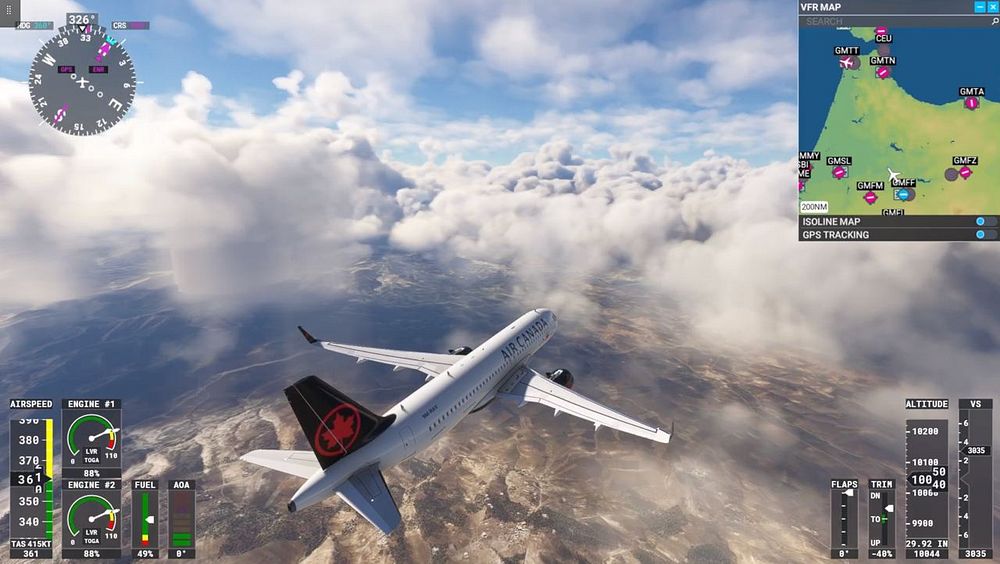
Task: Minimize the VFR Map window
Action: [979, 7]
